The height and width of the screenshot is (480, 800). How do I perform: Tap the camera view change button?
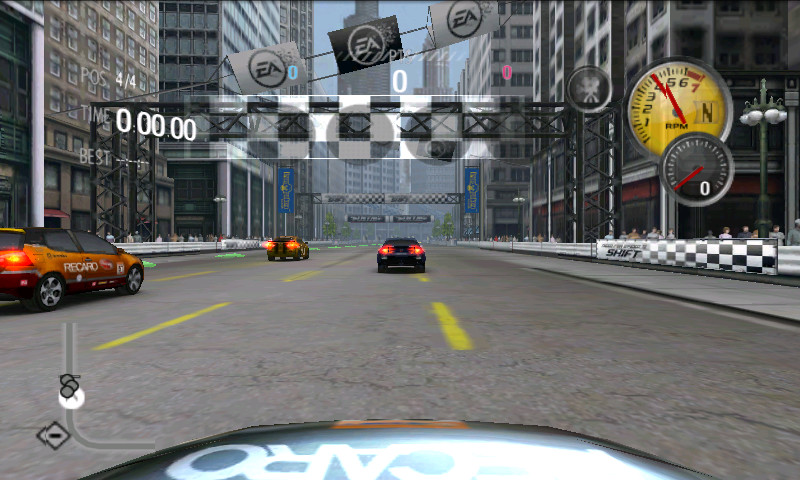click(589, 89)
